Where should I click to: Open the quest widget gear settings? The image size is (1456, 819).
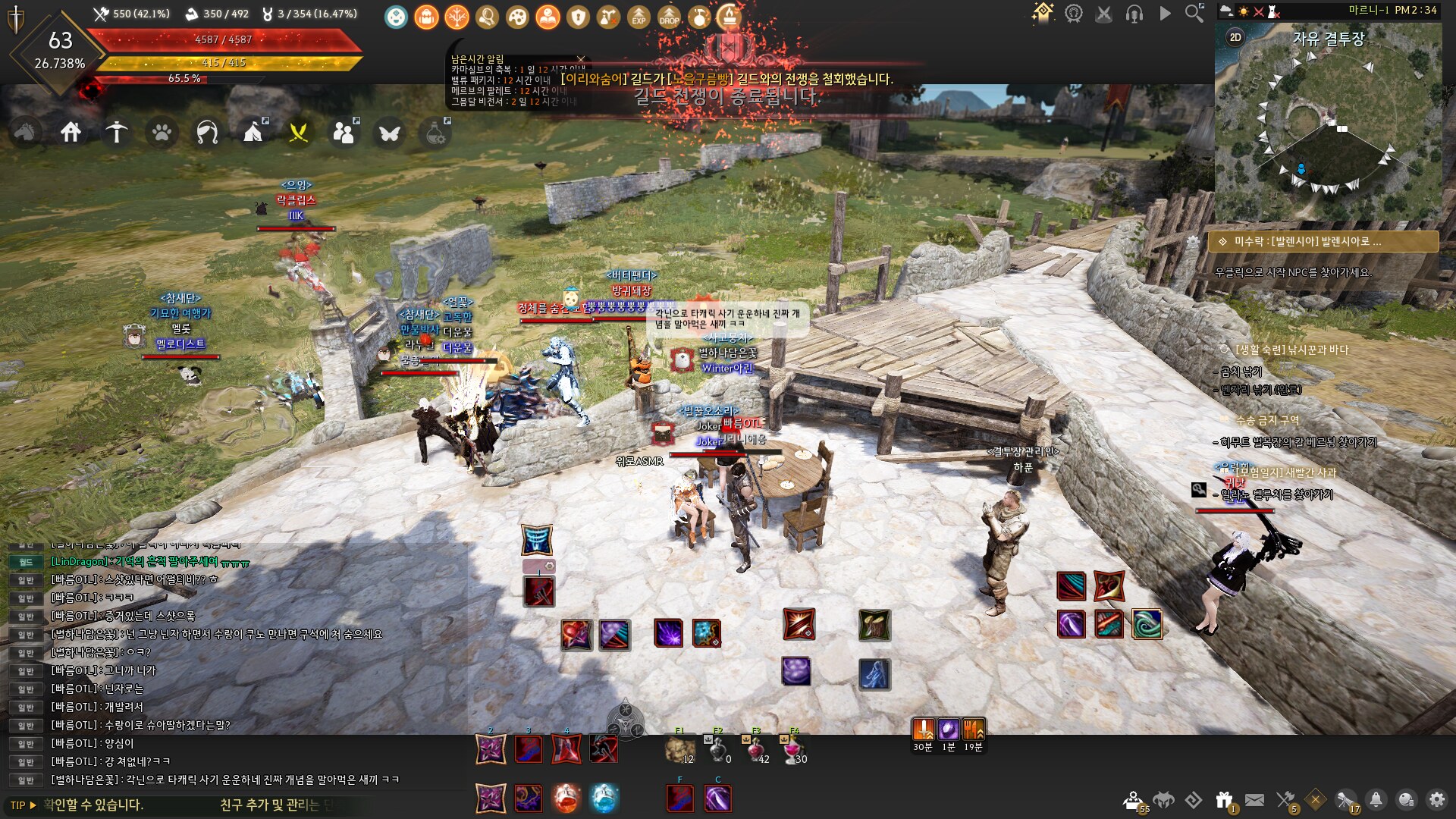point(1193,241)
